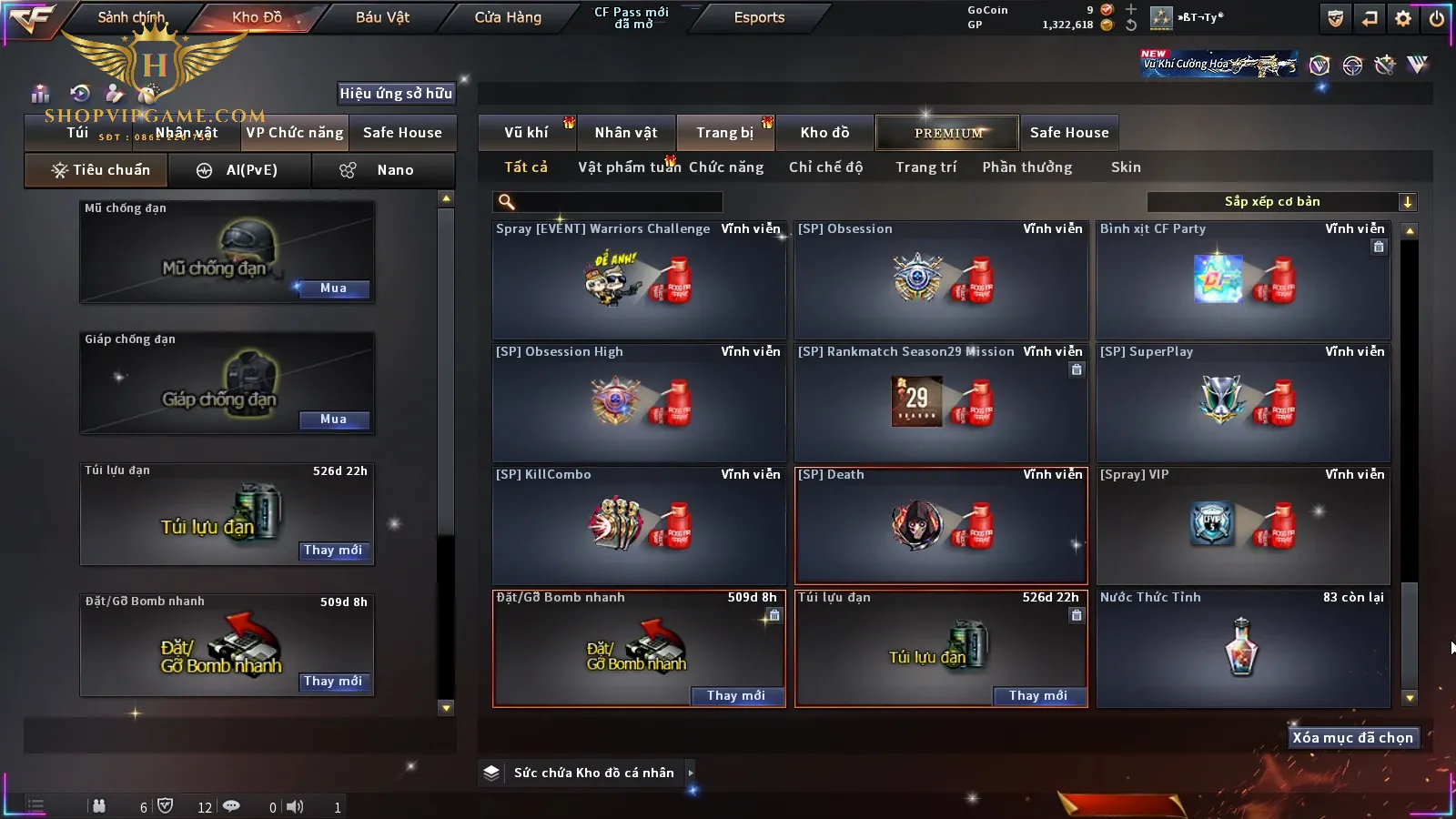Click Xóa mục đã chọn button
1456x819 pixels.
point(1352,738)
